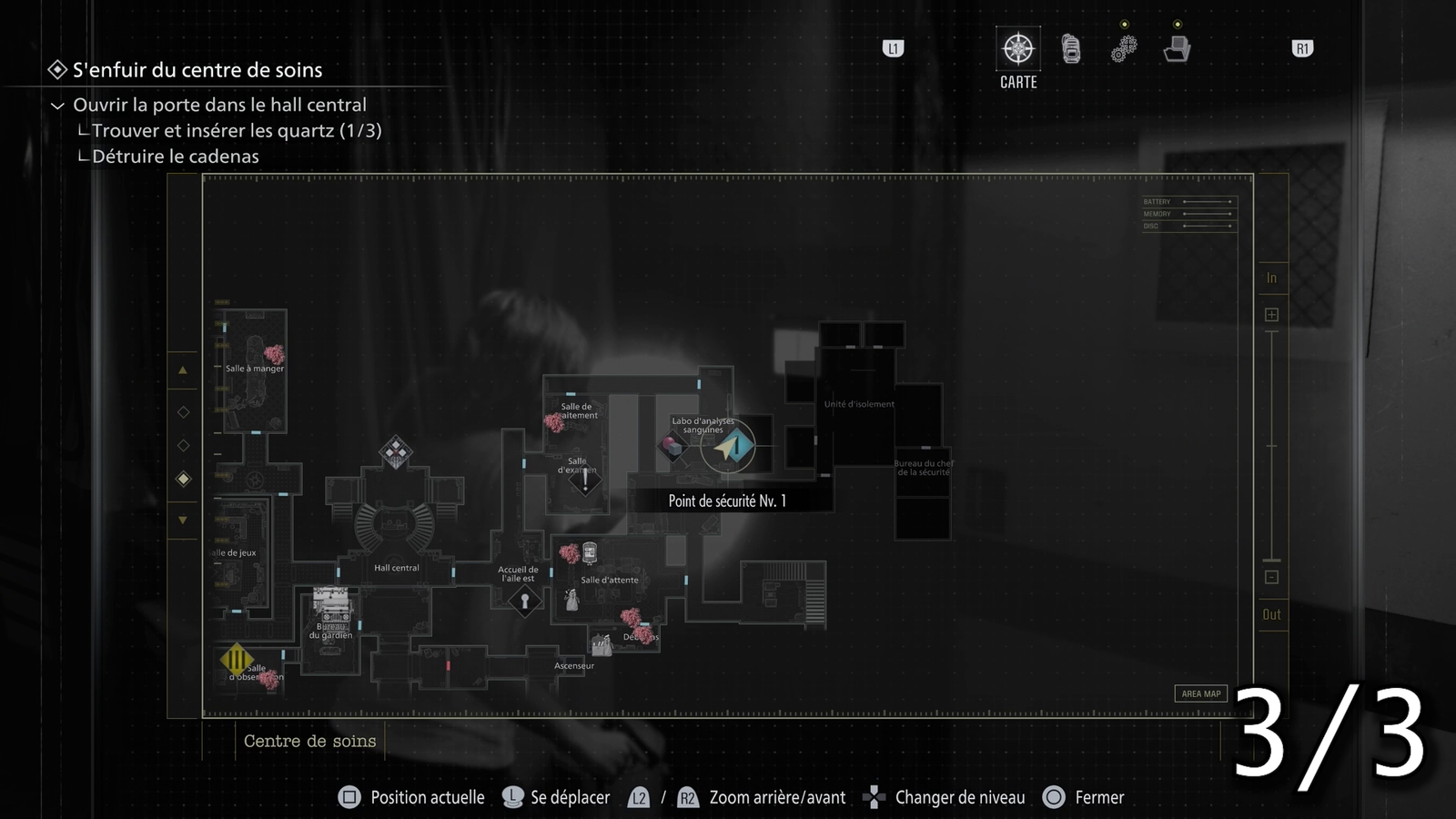
Task: Select the cube item marker in Labo d'analyses
Action: (673, 447)
